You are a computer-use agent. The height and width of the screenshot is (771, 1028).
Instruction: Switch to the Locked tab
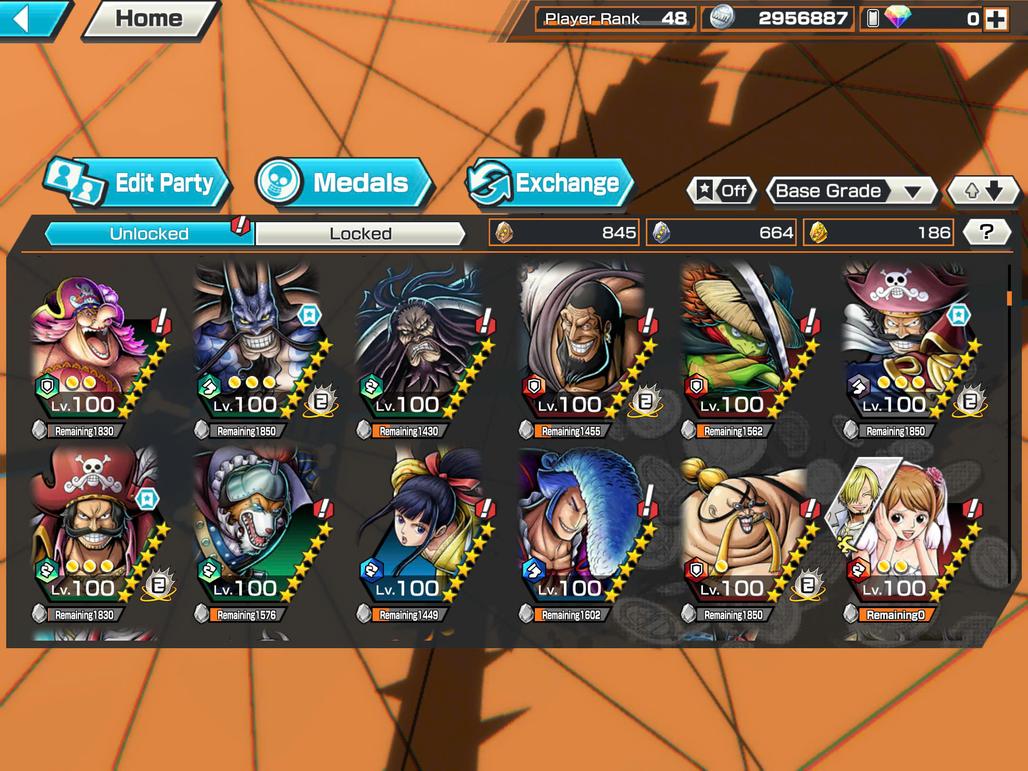[360, 234]
